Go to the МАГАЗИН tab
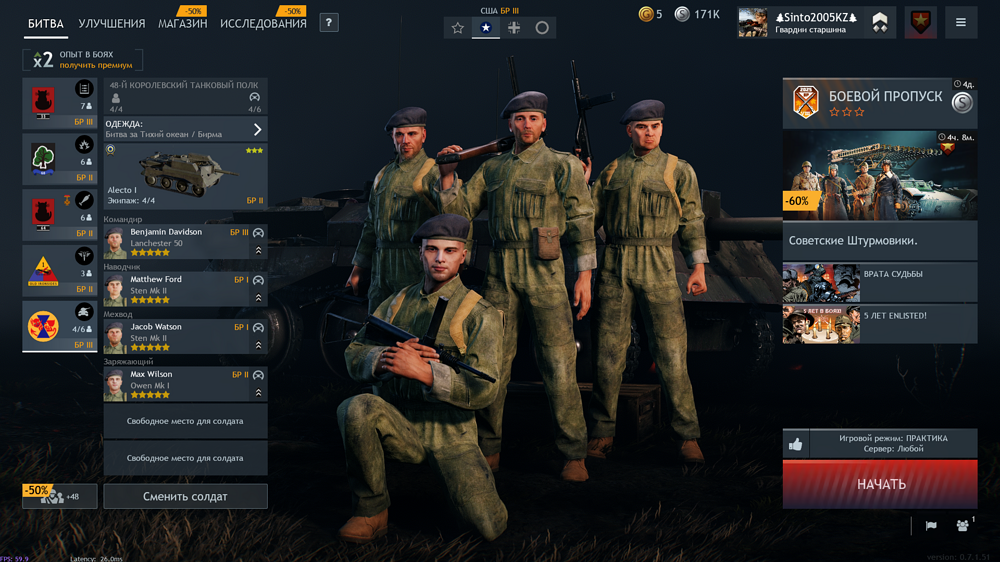Screen dimensions: 1000x562 (183, 23)
